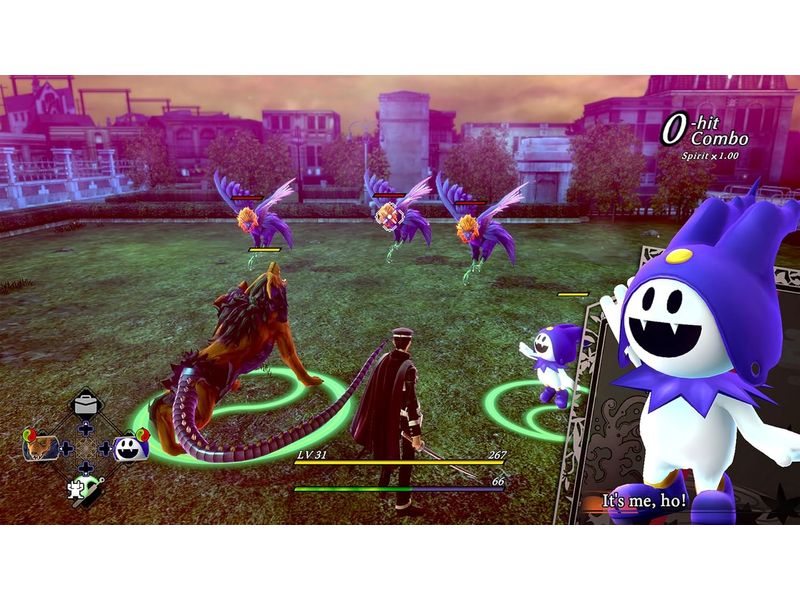
Task: Select the lion demon portrait
Action: pyautogui.click(x=39, y=446)
